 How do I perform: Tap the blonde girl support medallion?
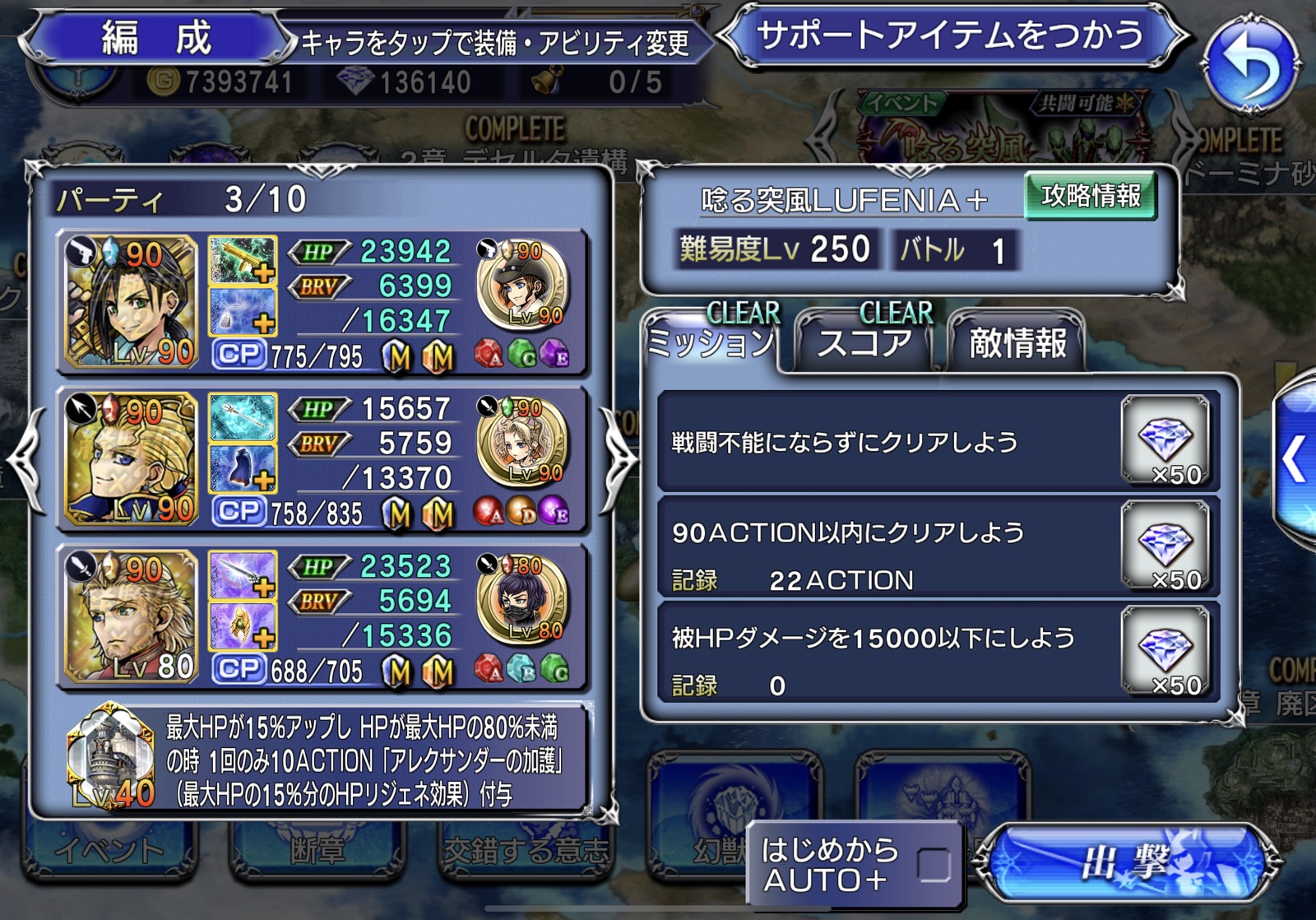coord(521,443)
